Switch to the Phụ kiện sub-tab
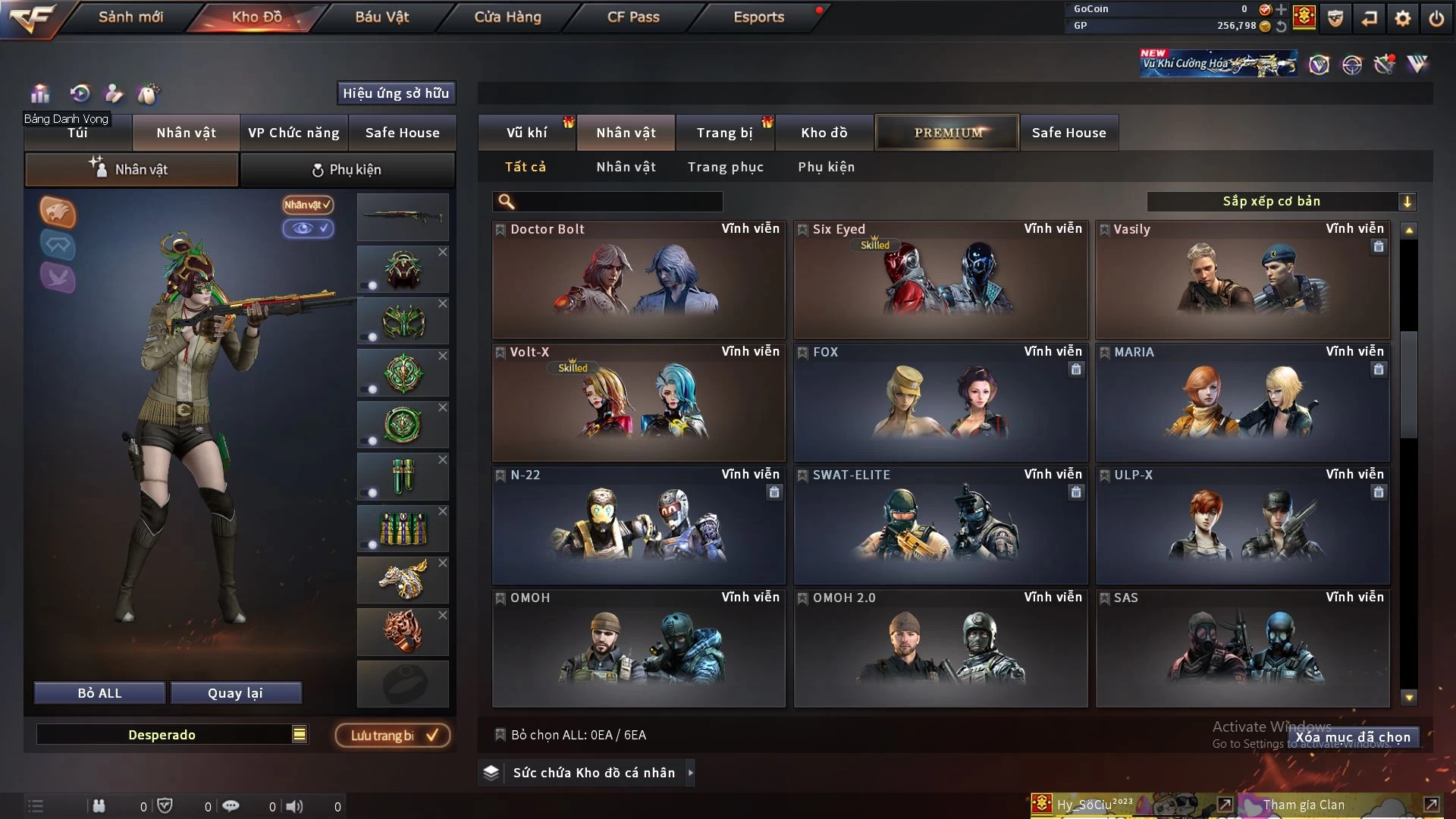This screenshot has width=1456, height=819. [347, 170]
